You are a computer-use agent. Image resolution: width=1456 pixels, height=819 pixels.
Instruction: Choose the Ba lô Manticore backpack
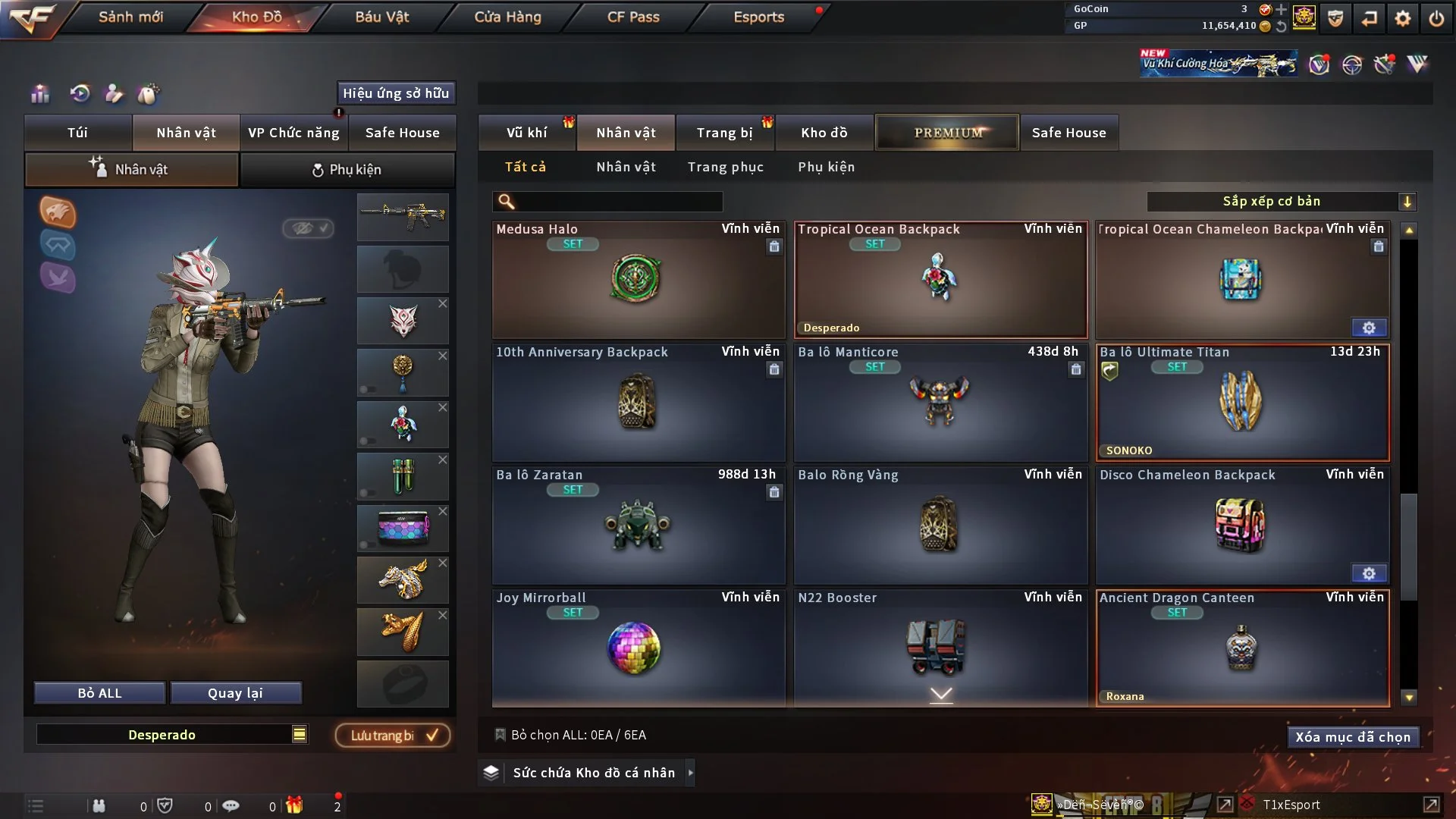pyautogui.click(x=940, y=402)
